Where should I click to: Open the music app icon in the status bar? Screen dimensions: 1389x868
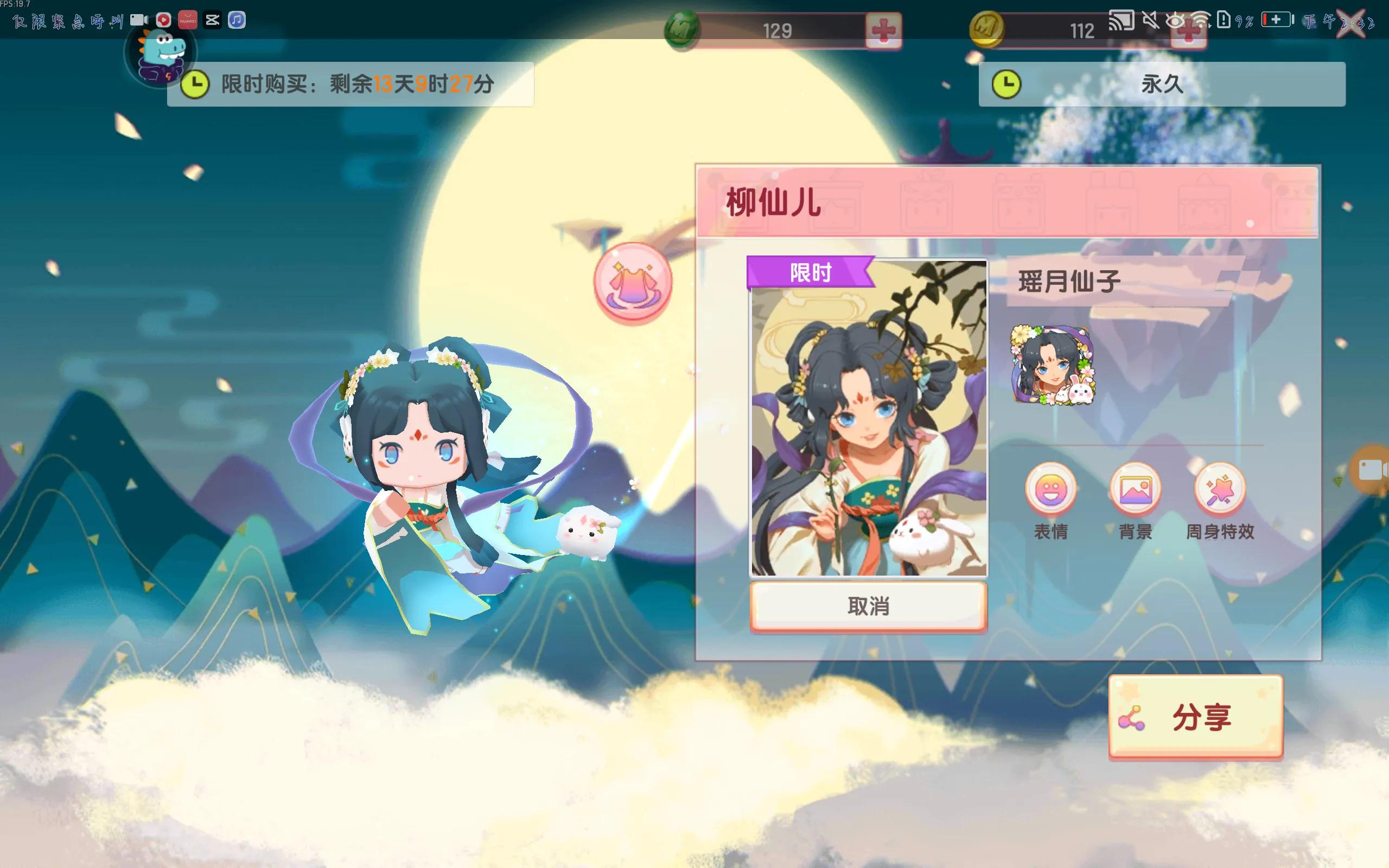click(x=237, y=21)
